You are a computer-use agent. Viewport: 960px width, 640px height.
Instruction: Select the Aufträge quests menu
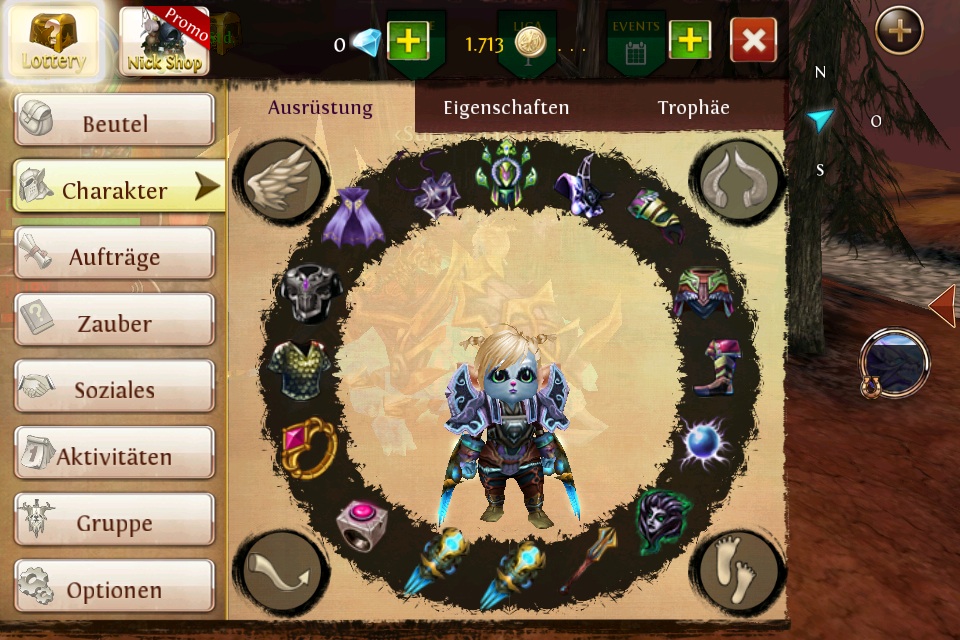coord(115,257)
